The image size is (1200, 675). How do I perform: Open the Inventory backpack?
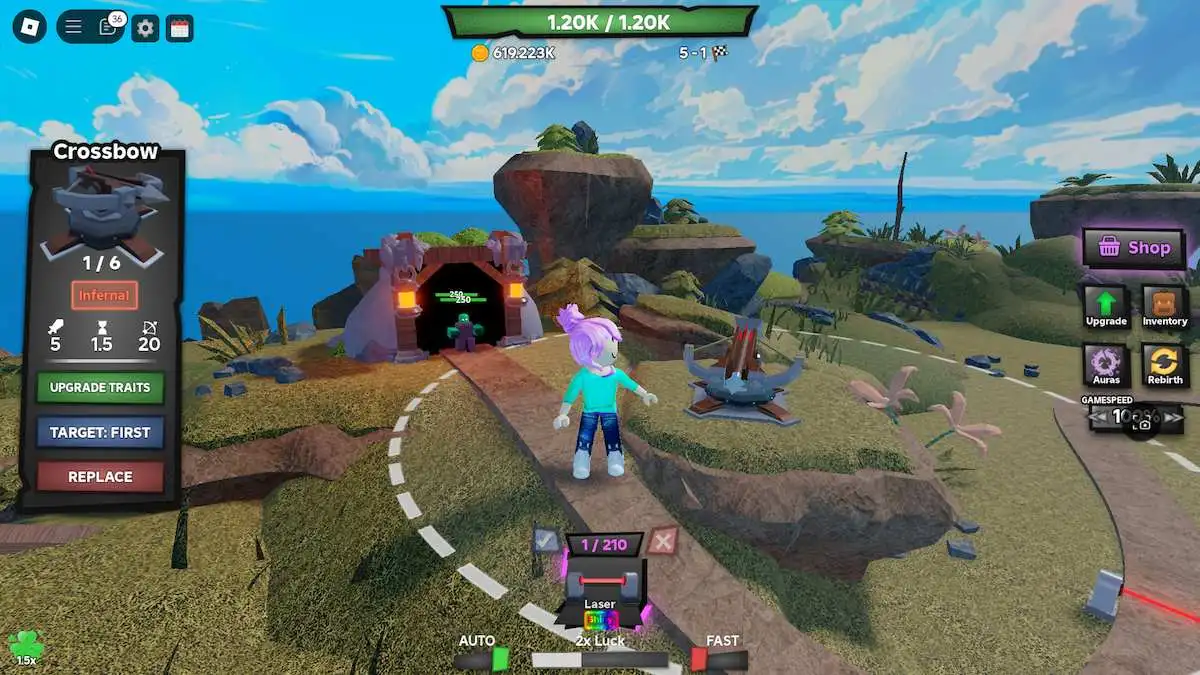pos(1165,306)
